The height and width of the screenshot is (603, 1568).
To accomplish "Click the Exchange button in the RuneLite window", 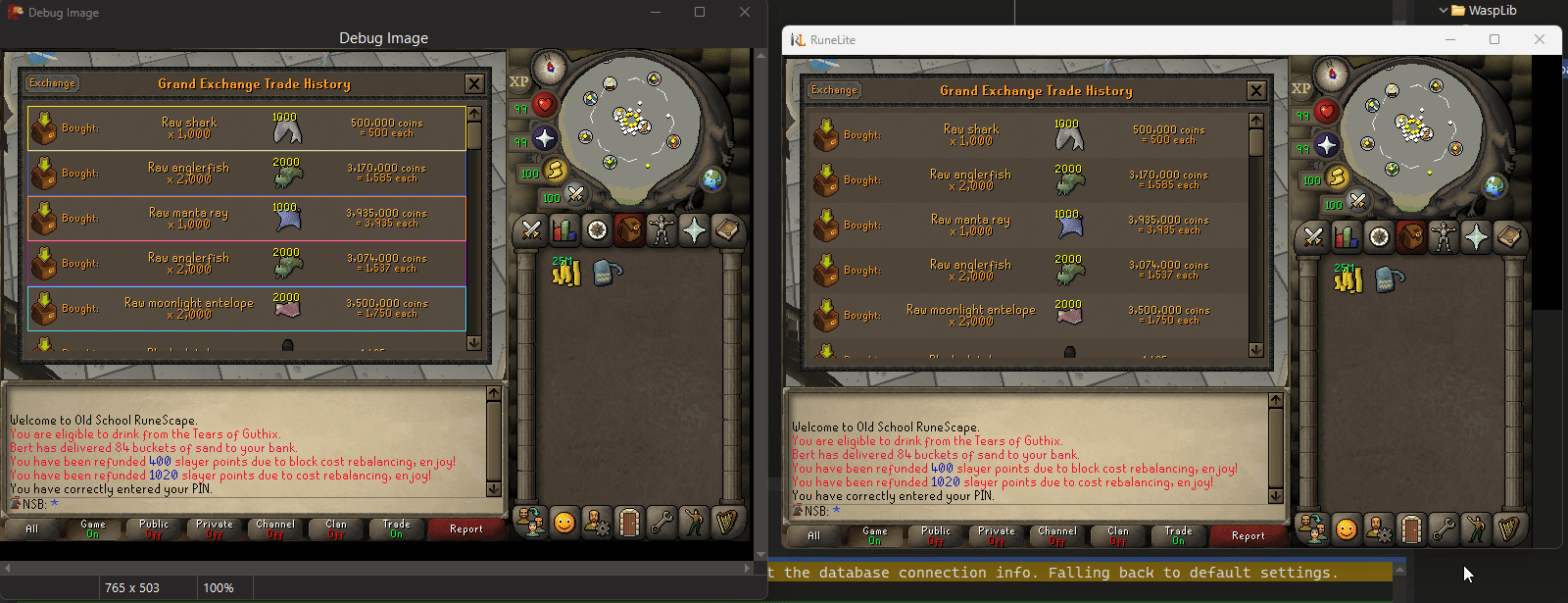I will 834,90.
